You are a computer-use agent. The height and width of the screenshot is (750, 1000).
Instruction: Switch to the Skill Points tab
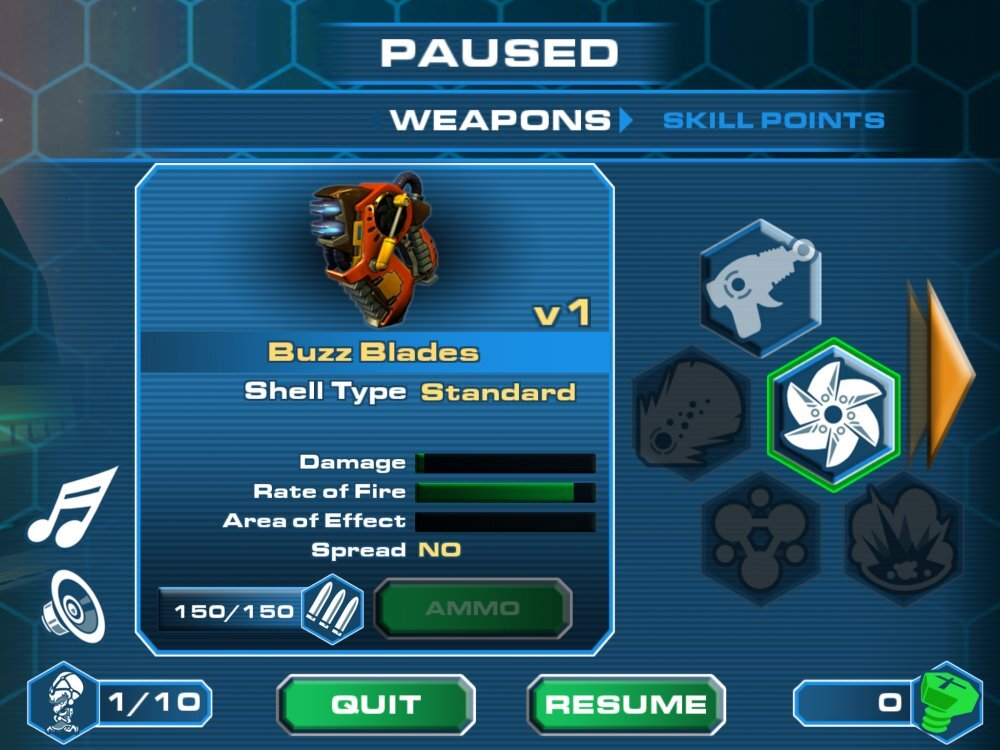click(774, 121)
